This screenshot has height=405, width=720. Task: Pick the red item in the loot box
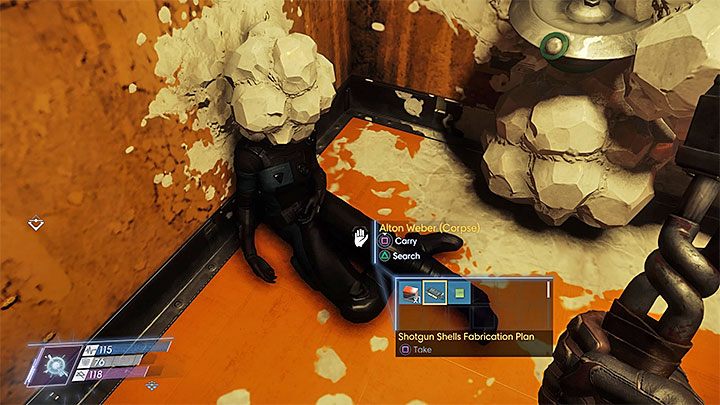[411, 293]
